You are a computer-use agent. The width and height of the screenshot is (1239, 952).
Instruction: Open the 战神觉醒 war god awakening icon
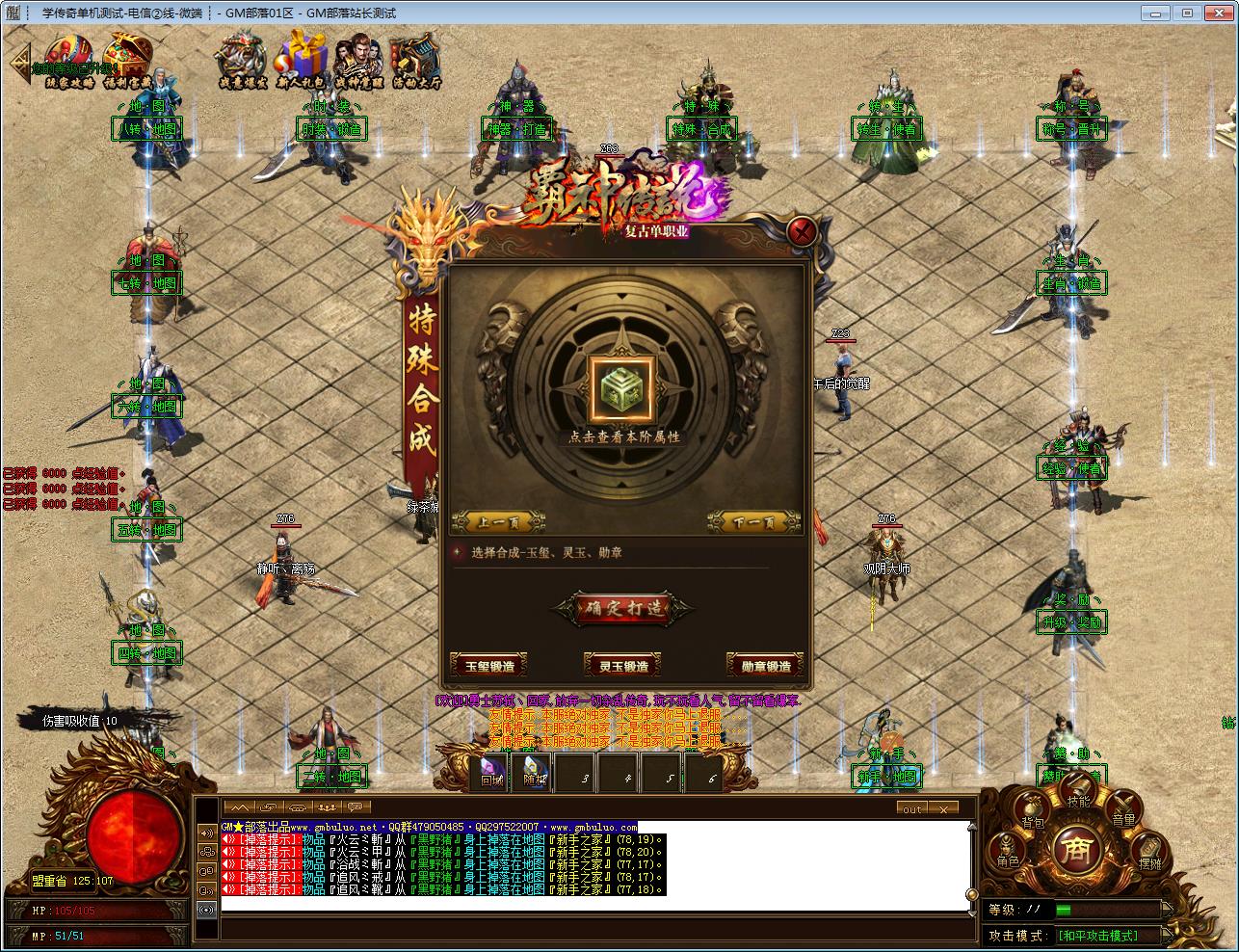coord(358,60)
